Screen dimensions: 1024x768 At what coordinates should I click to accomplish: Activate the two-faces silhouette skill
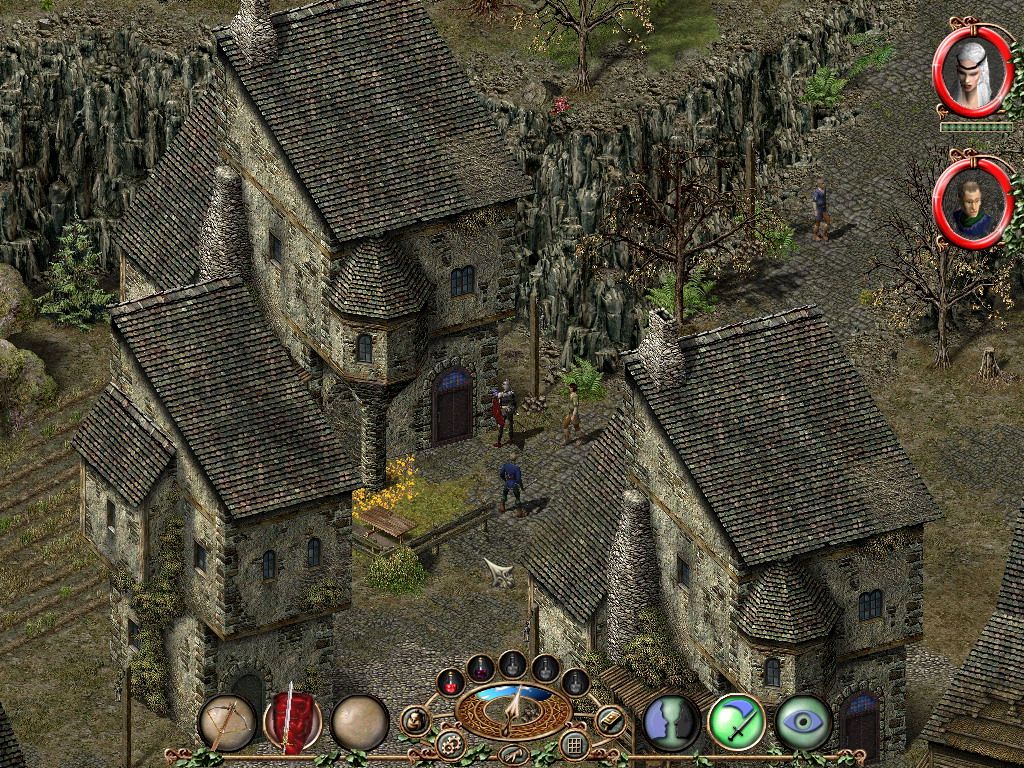[671, 722]
